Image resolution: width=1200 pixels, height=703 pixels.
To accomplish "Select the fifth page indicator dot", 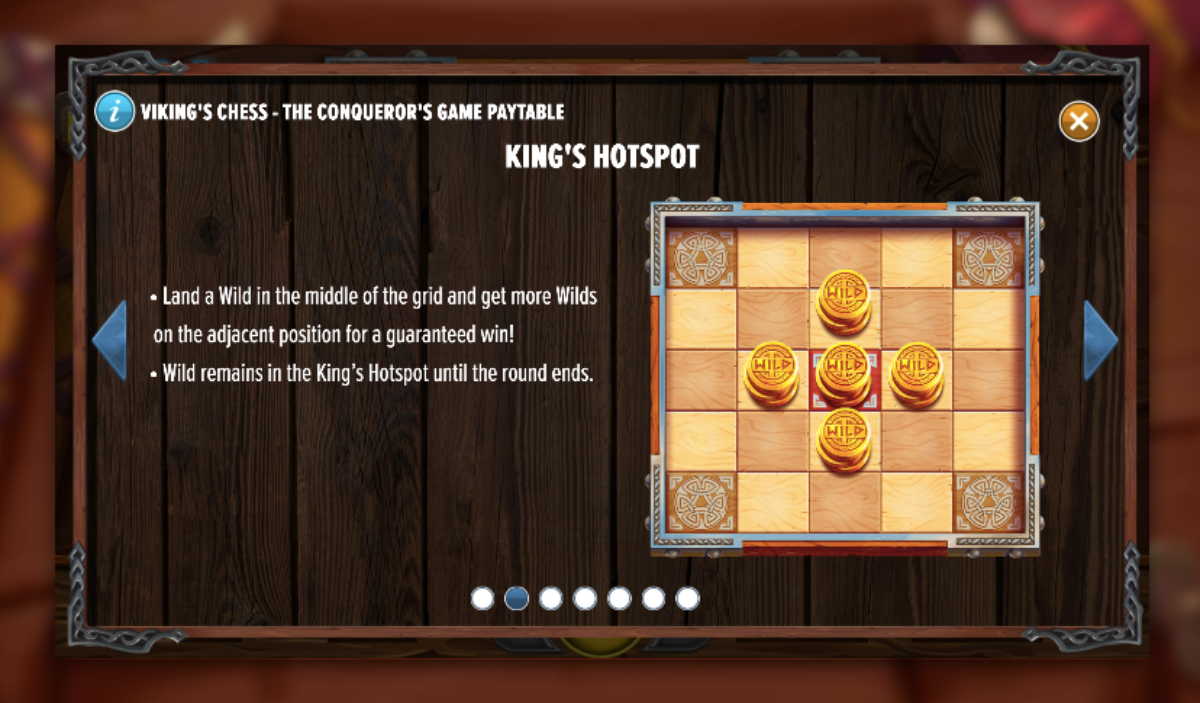I will tap(619, 598).
